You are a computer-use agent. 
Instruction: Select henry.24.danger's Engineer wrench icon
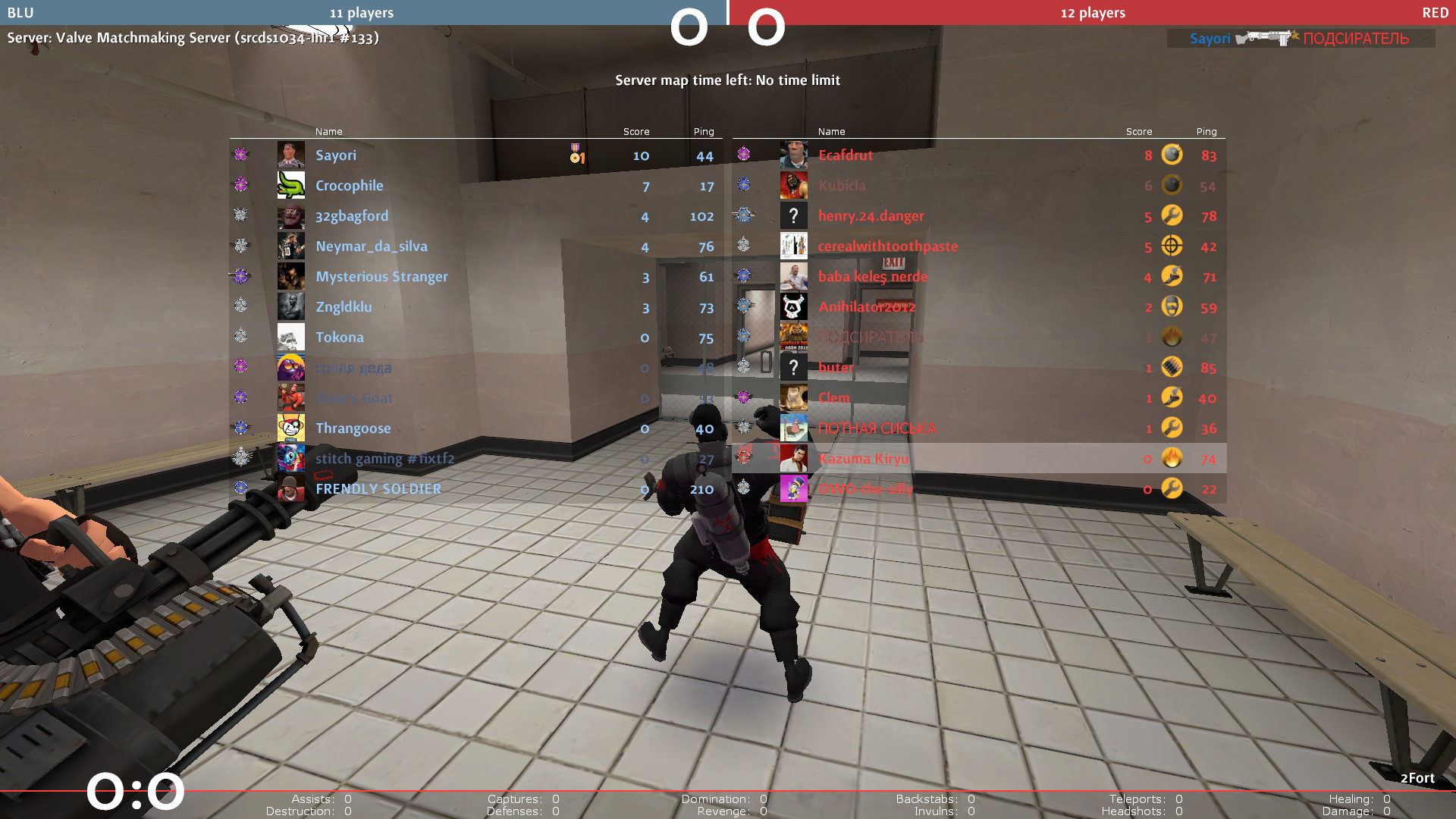pos(1171,215)
